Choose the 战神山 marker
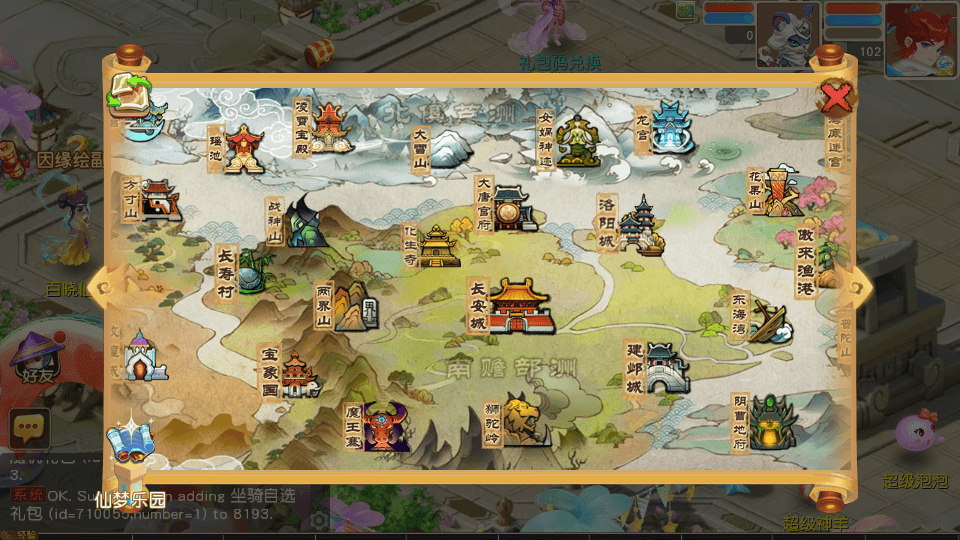 click(304, 222)
